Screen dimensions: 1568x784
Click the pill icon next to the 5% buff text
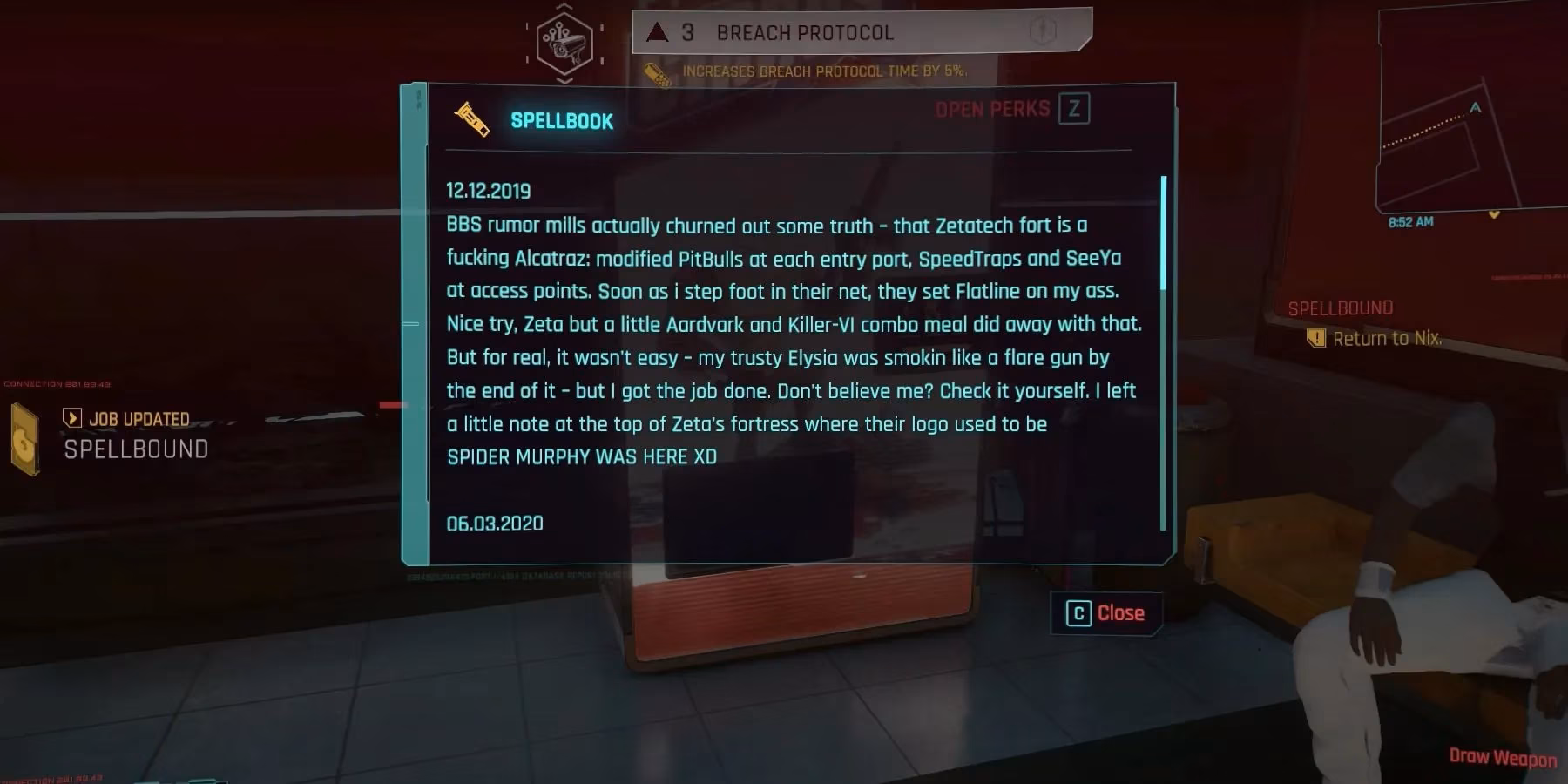pyautogui.click(x=655, y=72)
